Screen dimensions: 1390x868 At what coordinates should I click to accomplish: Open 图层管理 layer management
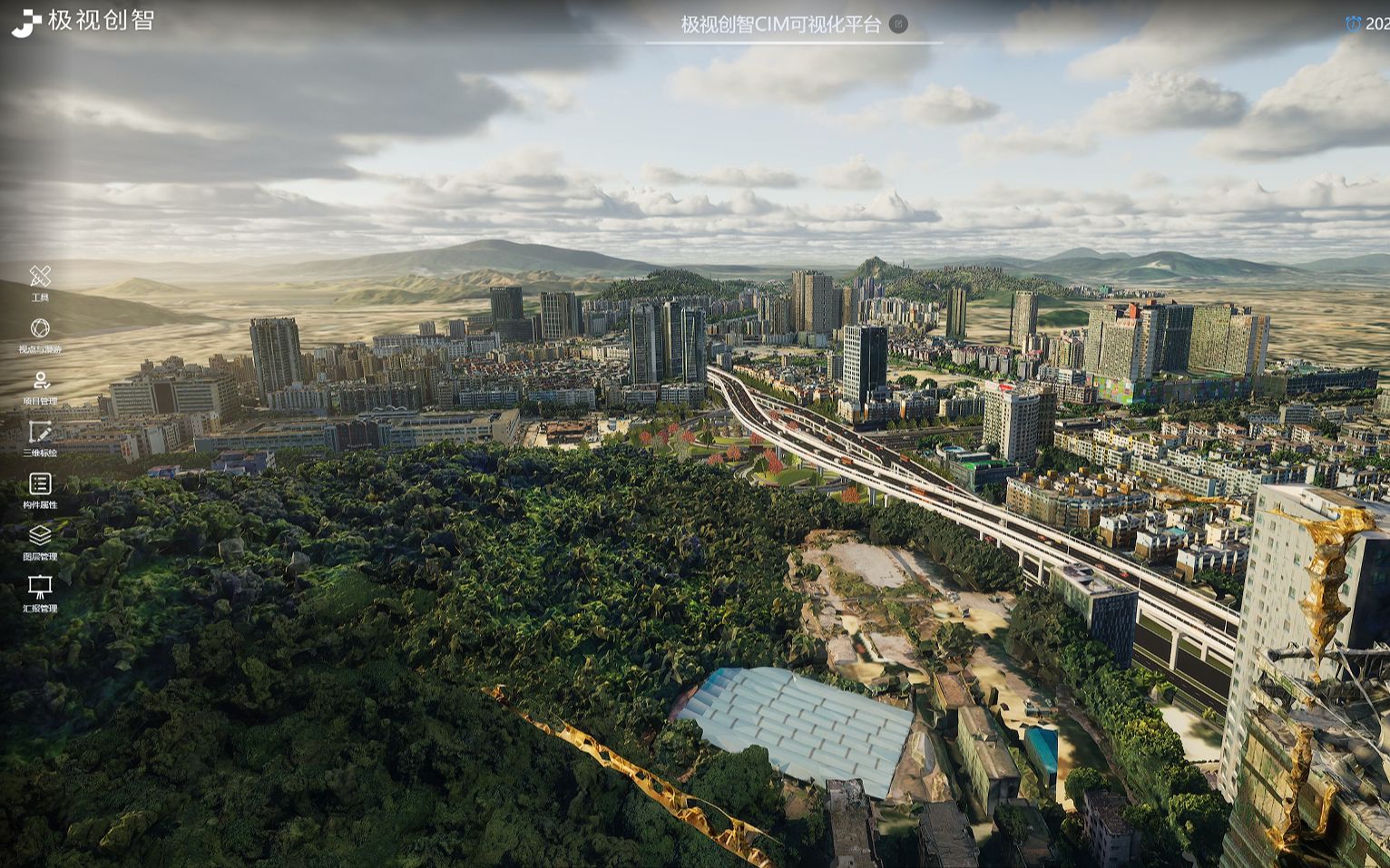tap(40, 536)
